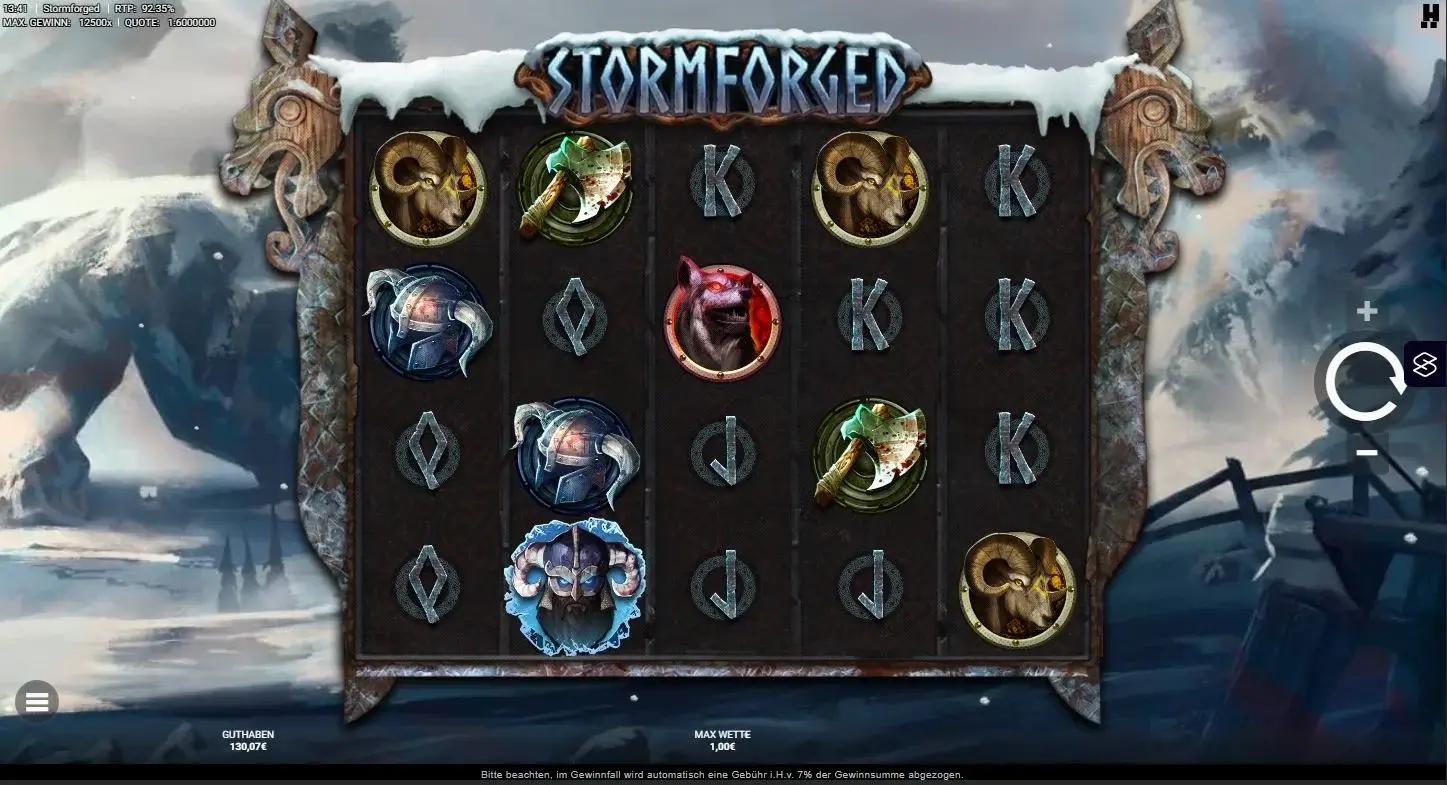Select the horned helmet symbol on reel one
The width and height of the screenshot is (1447, 785).
427,320
